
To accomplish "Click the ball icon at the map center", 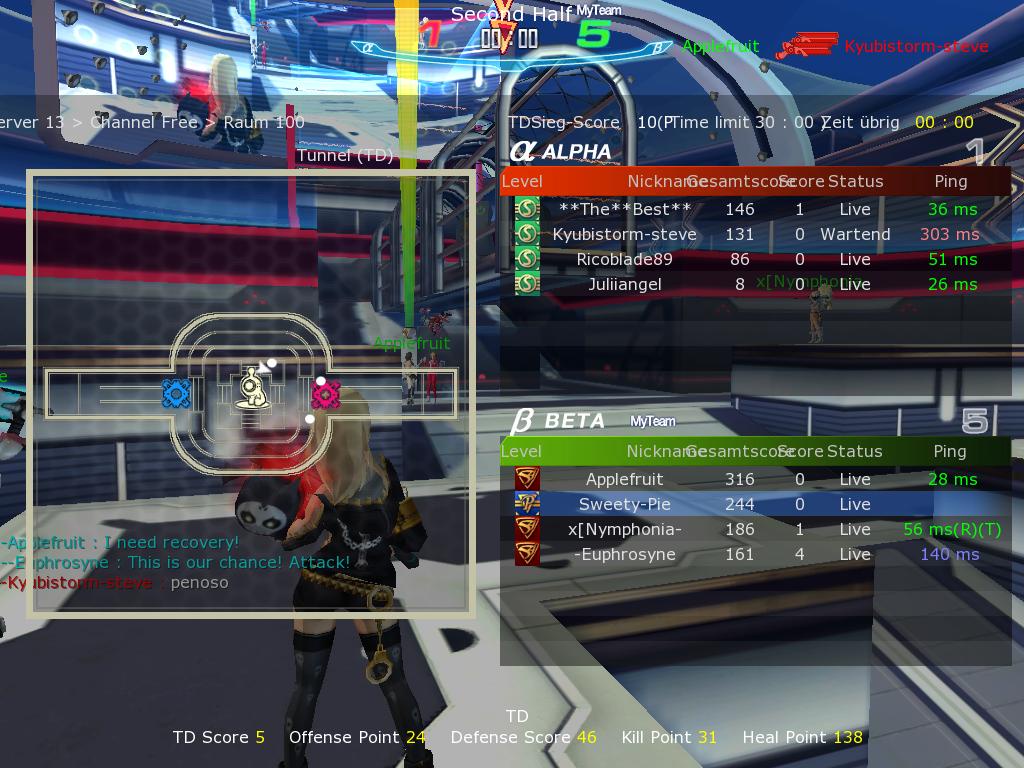I will [x=251, y=388].
